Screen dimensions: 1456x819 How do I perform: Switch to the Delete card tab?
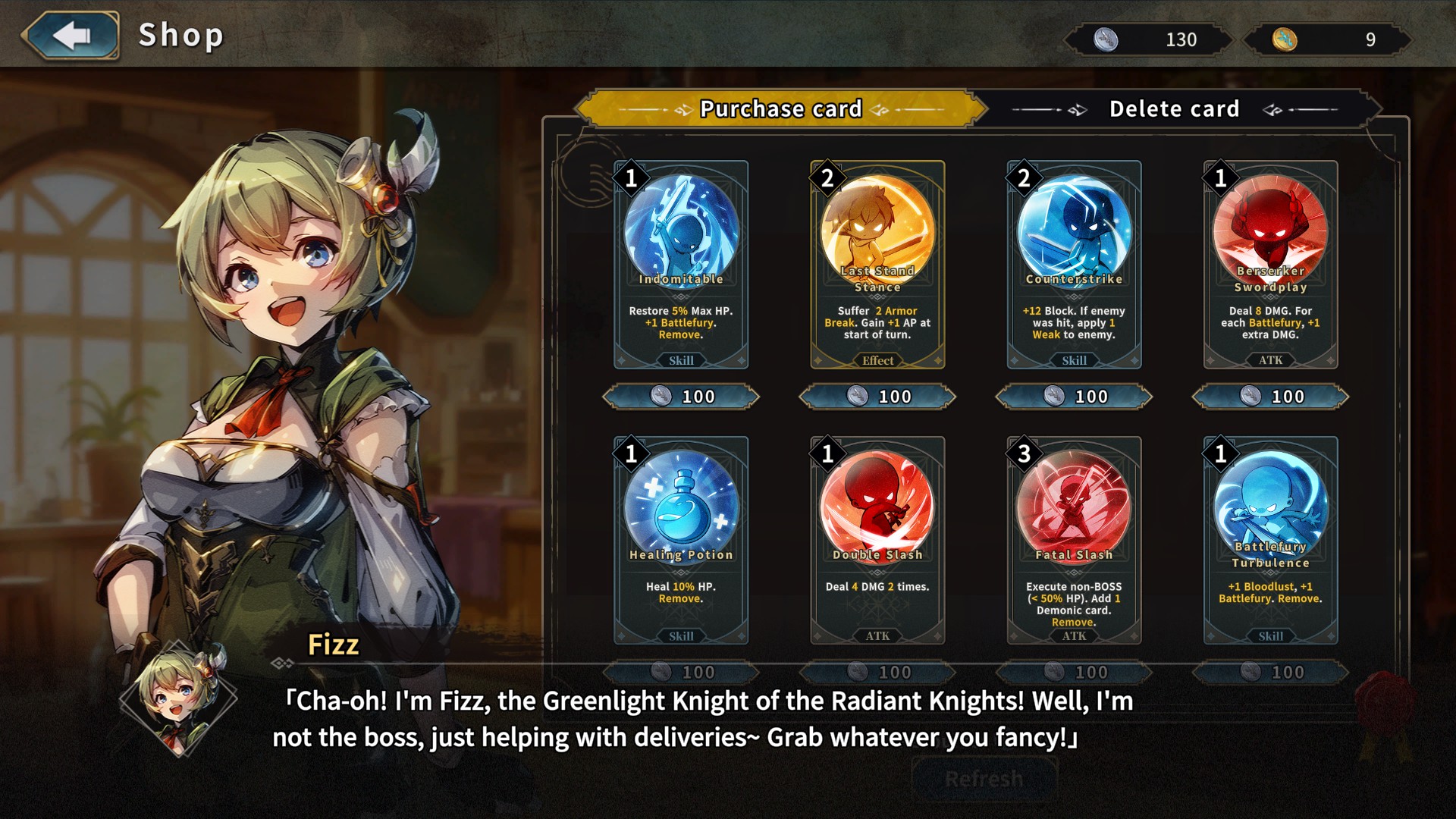pyautogui.click(x=1174, y=109)
